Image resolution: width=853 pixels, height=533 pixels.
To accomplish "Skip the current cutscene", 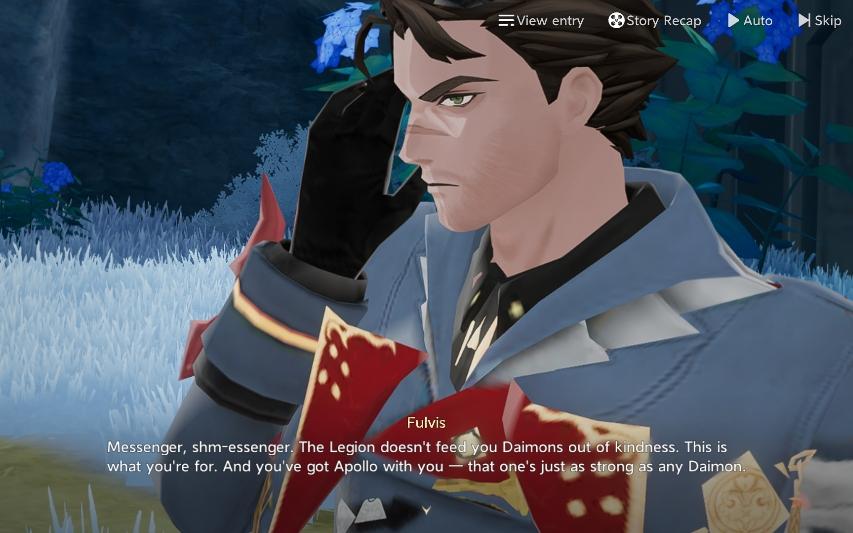I will click(x=820, y=21).
